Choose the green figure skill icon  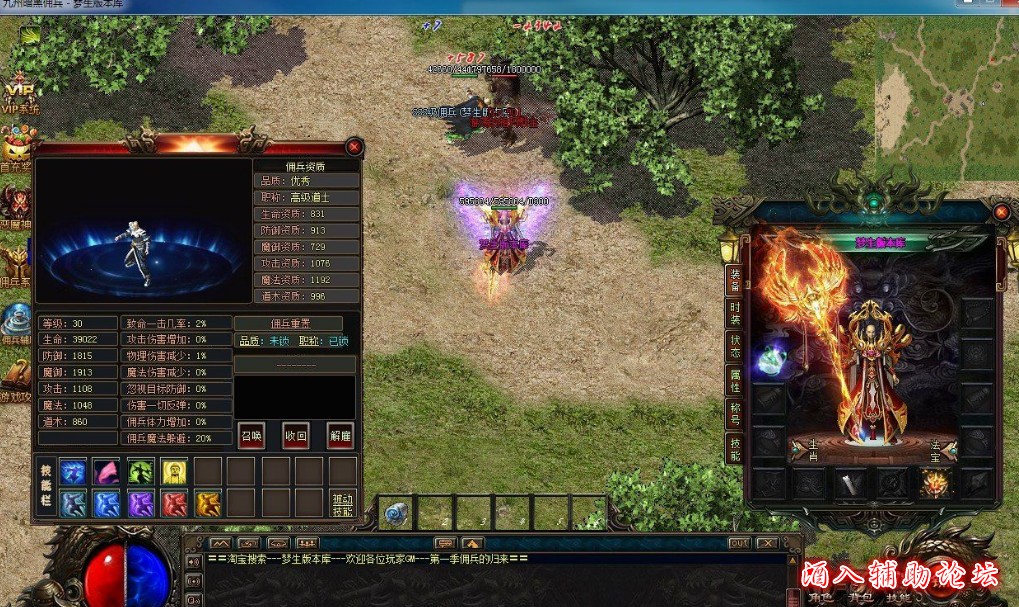[x=141, y=471]
